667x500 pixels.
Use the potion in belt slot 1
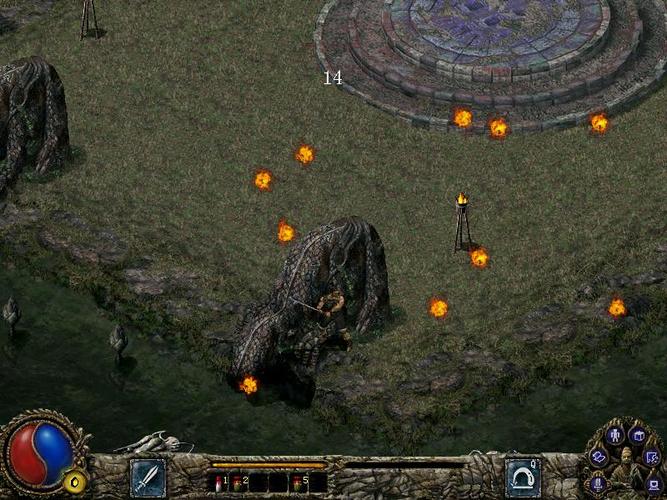(x=221, y=483)
